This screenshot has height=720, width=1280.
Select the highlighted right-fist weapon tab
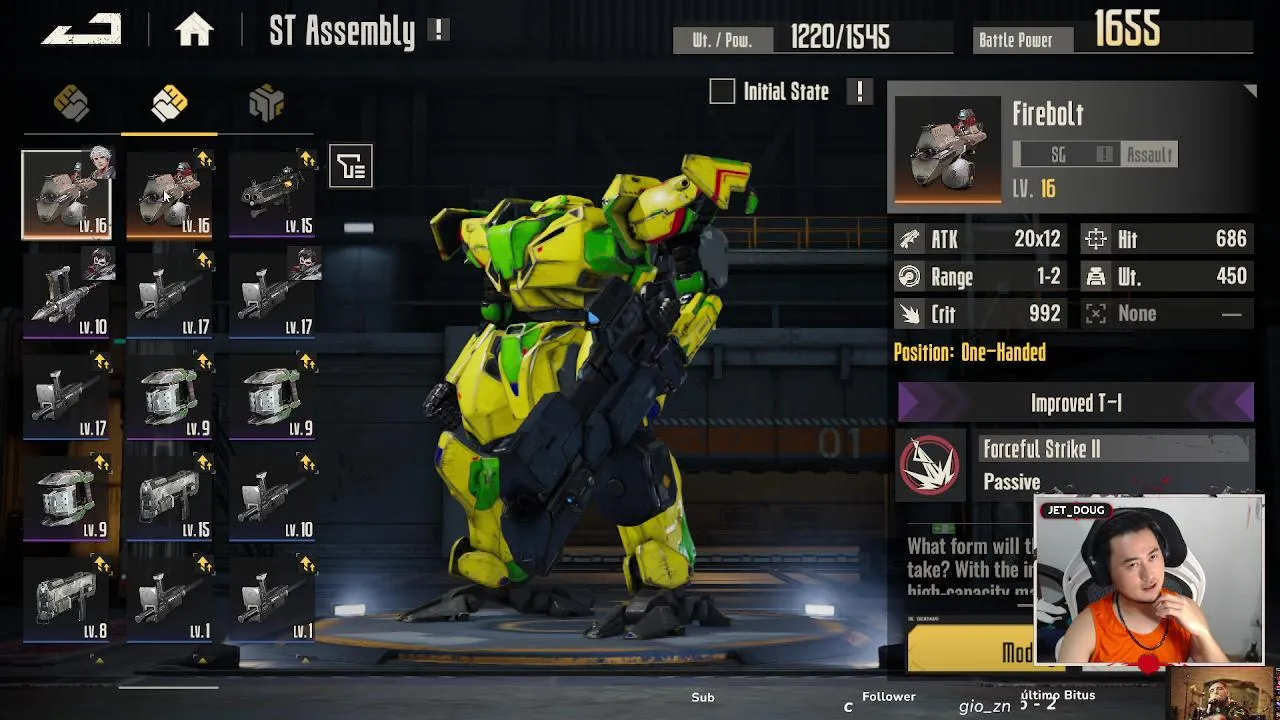(x=169, y=103)
